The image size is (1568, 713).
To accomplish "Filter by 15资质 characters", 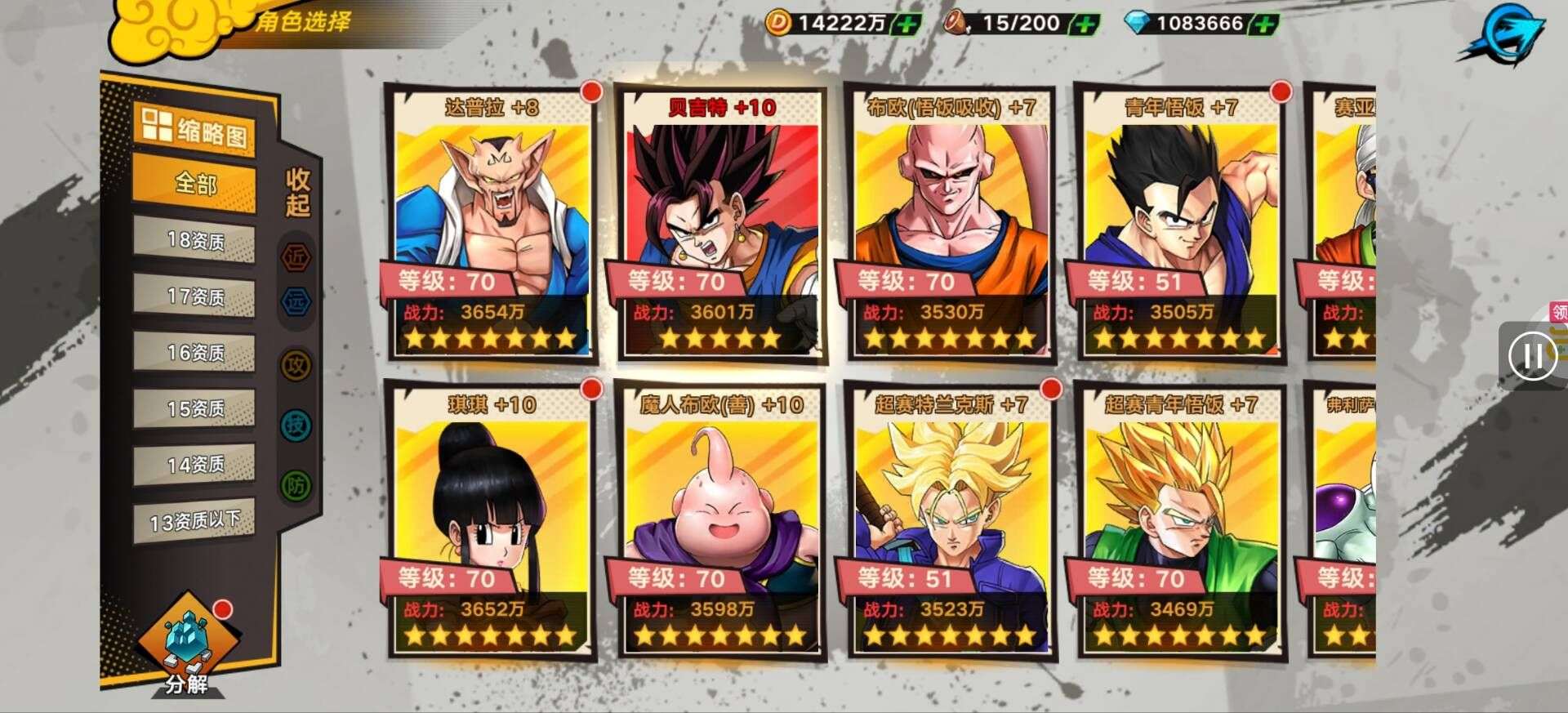I will coord(195,408).
